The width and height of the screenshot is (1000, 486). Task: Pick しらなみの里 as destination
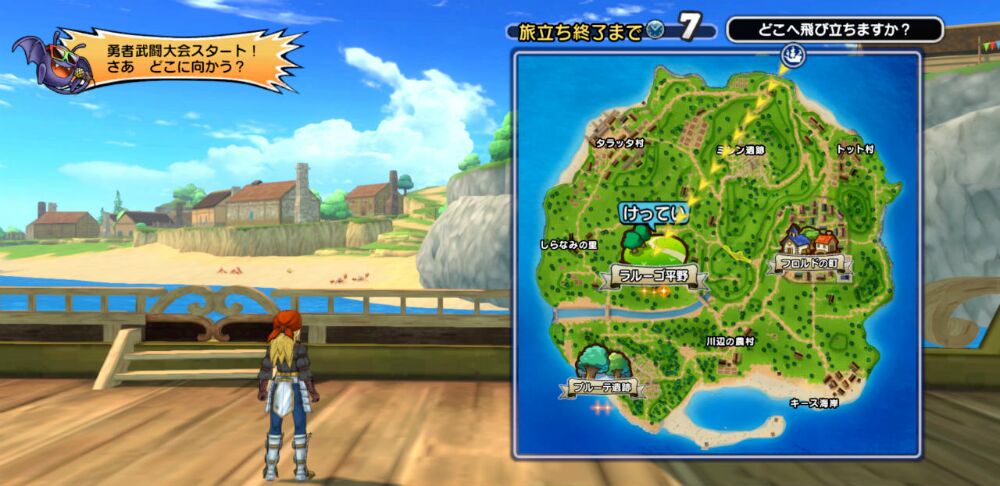pos(568,244)
